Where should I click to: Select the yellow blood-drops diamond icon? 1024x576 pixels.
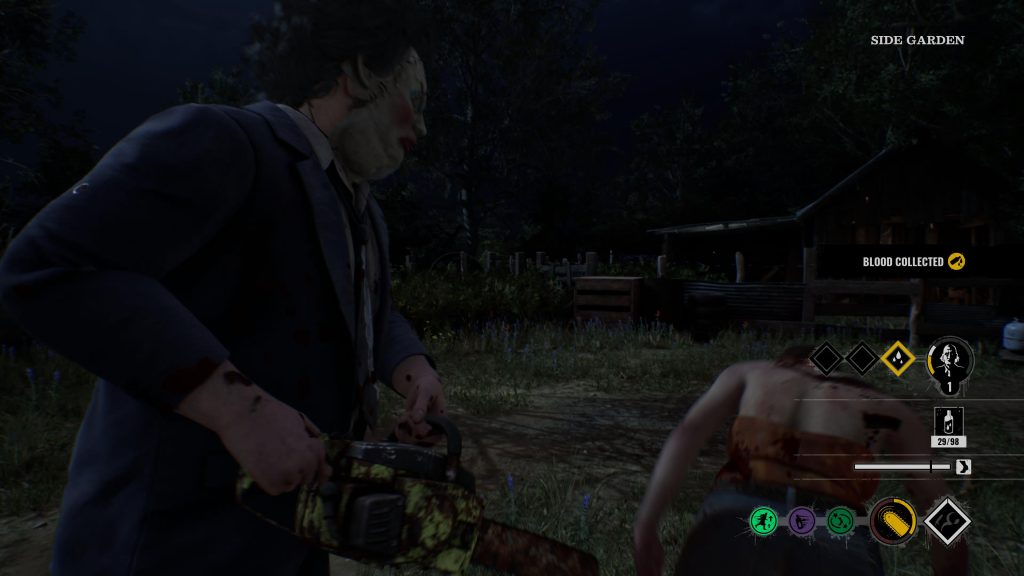coord(897,358)
